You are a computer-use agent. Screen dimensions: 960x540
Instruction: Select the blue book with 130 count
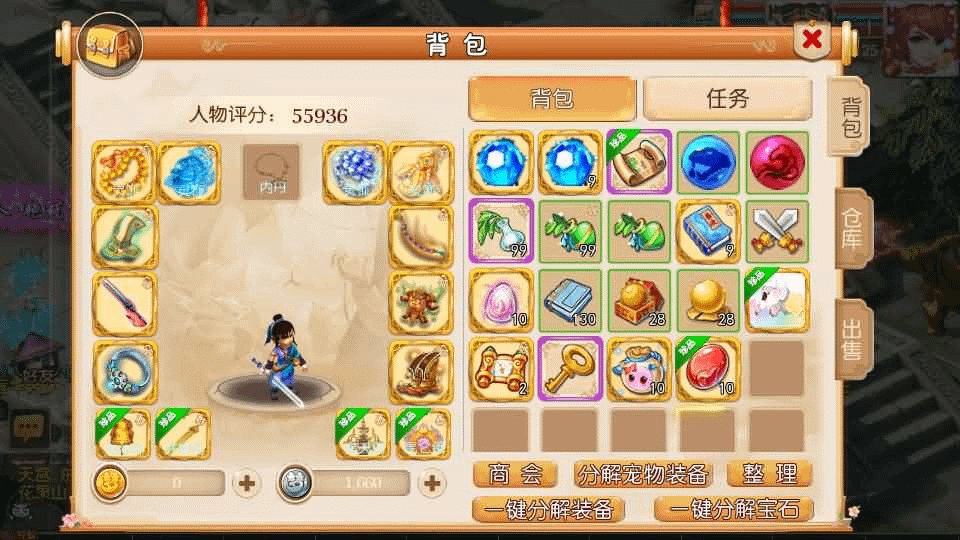tap(570, 299)
